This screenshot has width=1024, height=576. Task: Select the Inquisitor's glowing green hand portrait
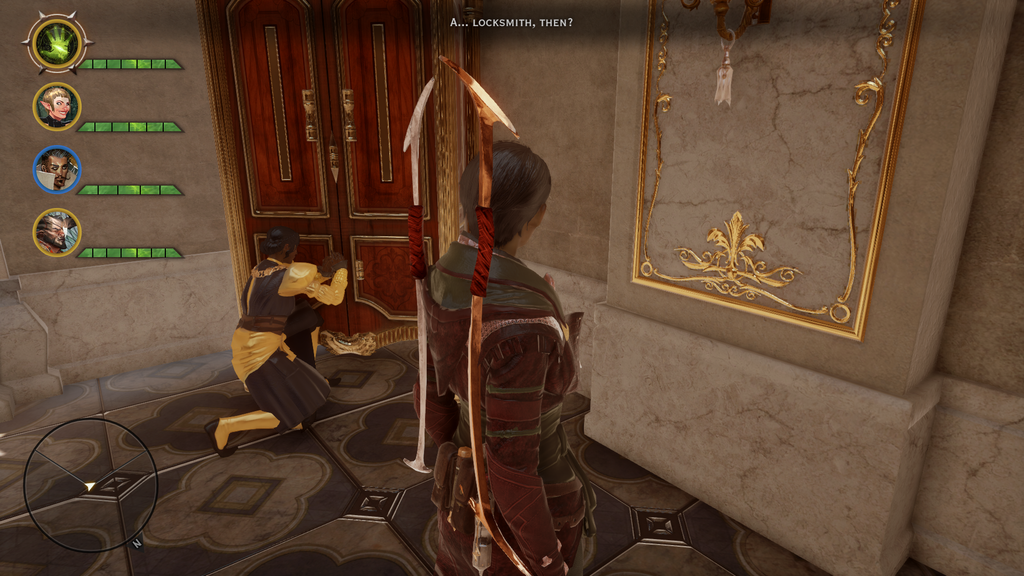click(57, 43)
